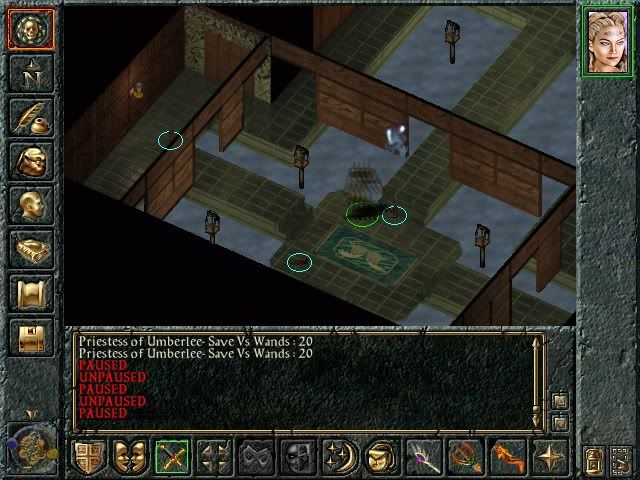Image resolution: width=640 pixels, height=480 pixels.
Task: Click the talk masks button
Action: pyautogui.click(x=130, y=457)
